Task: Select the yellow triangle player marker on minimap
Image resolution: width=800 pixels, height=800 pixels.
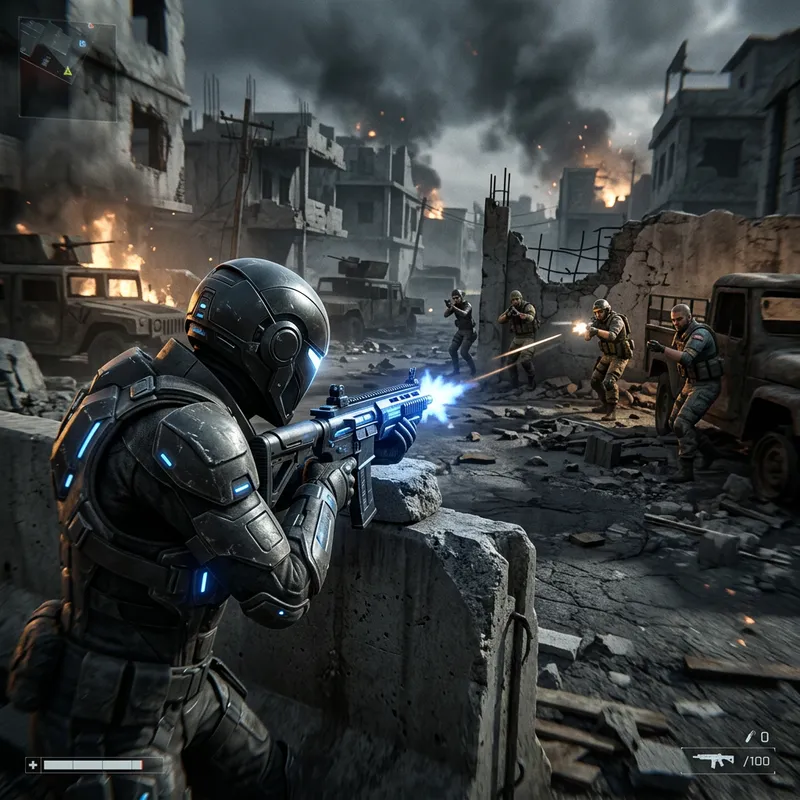Action: coord(68,72)
